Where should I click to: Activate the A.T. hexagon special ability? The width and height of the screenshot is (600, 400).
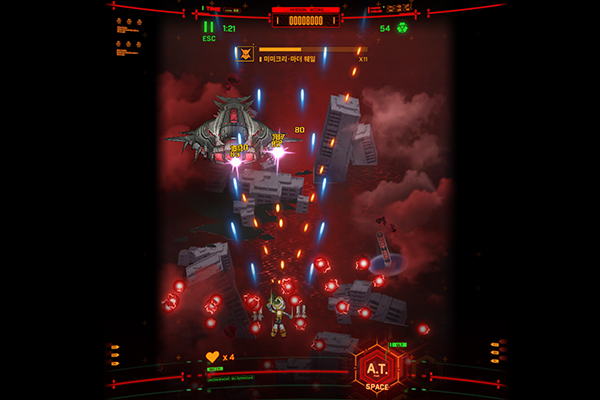378,368
